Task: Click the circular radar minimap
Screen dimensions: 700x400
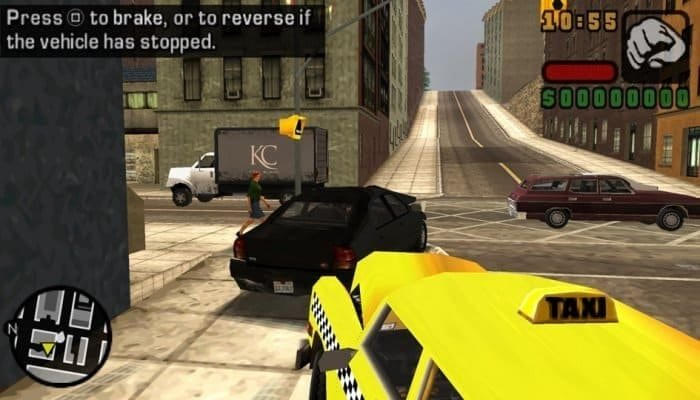Action: [x=60, y=336]
